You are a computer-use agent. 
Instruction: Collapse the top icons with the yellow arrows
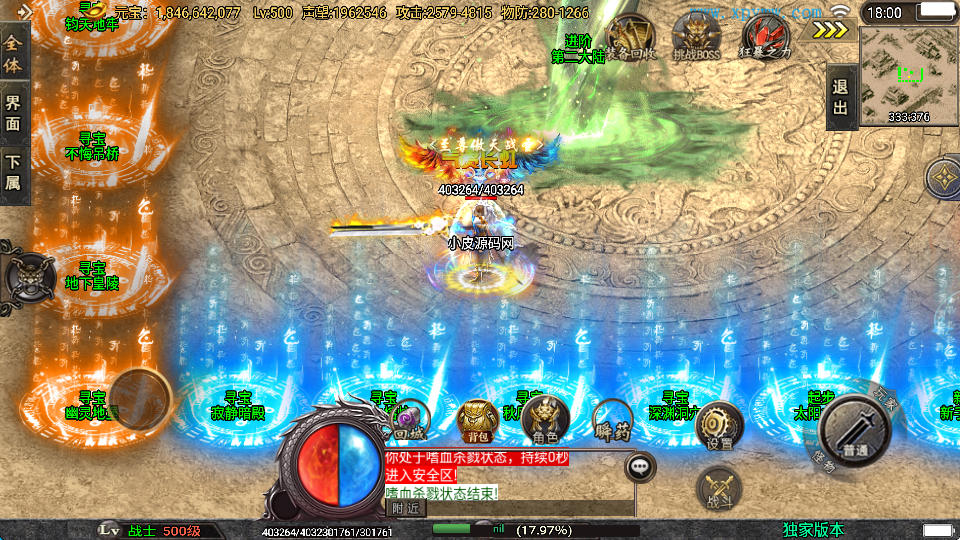tap(829, 30)
